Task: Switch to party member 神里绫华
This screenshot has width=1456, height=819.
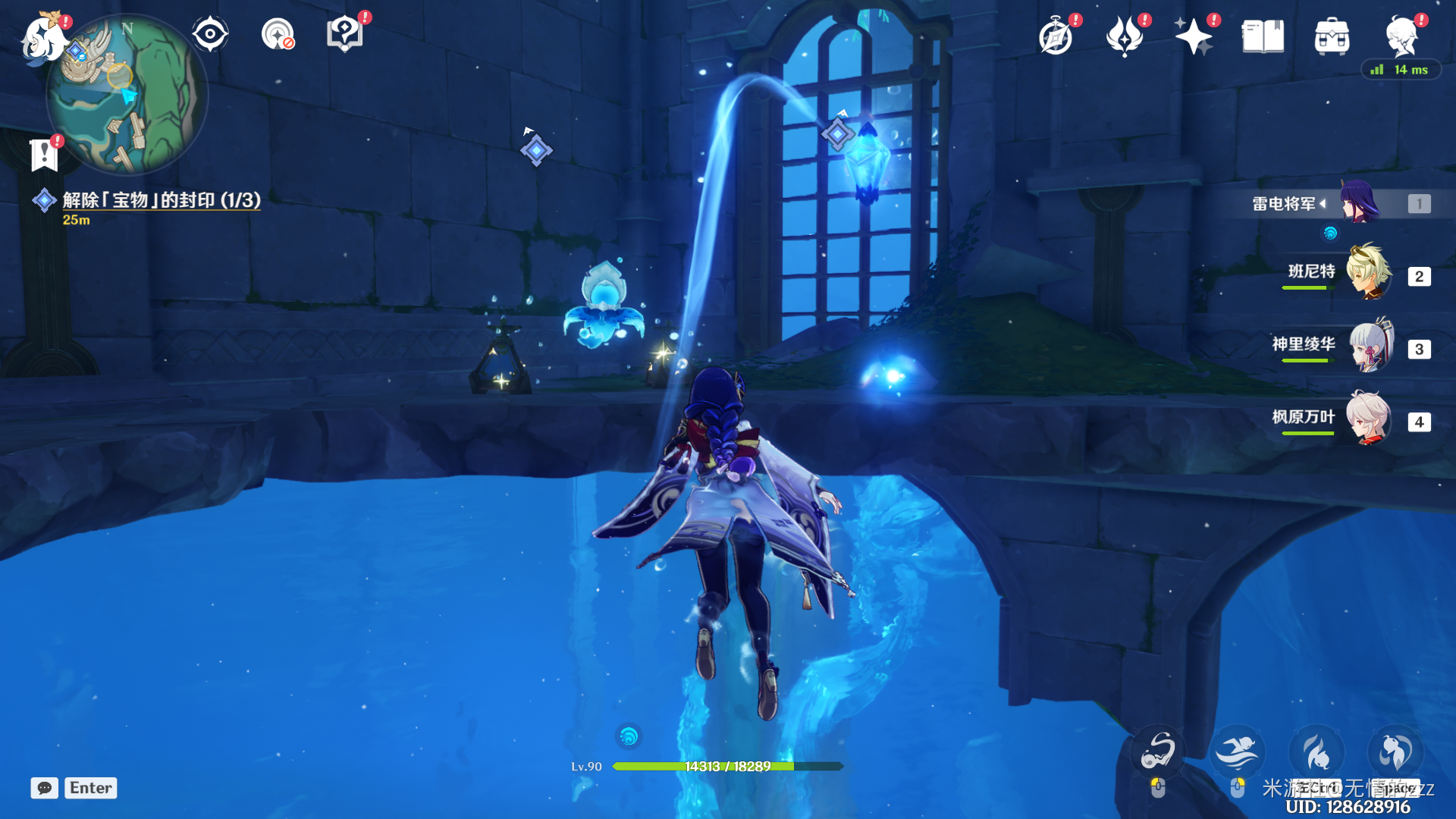Action: [1370, 346]
